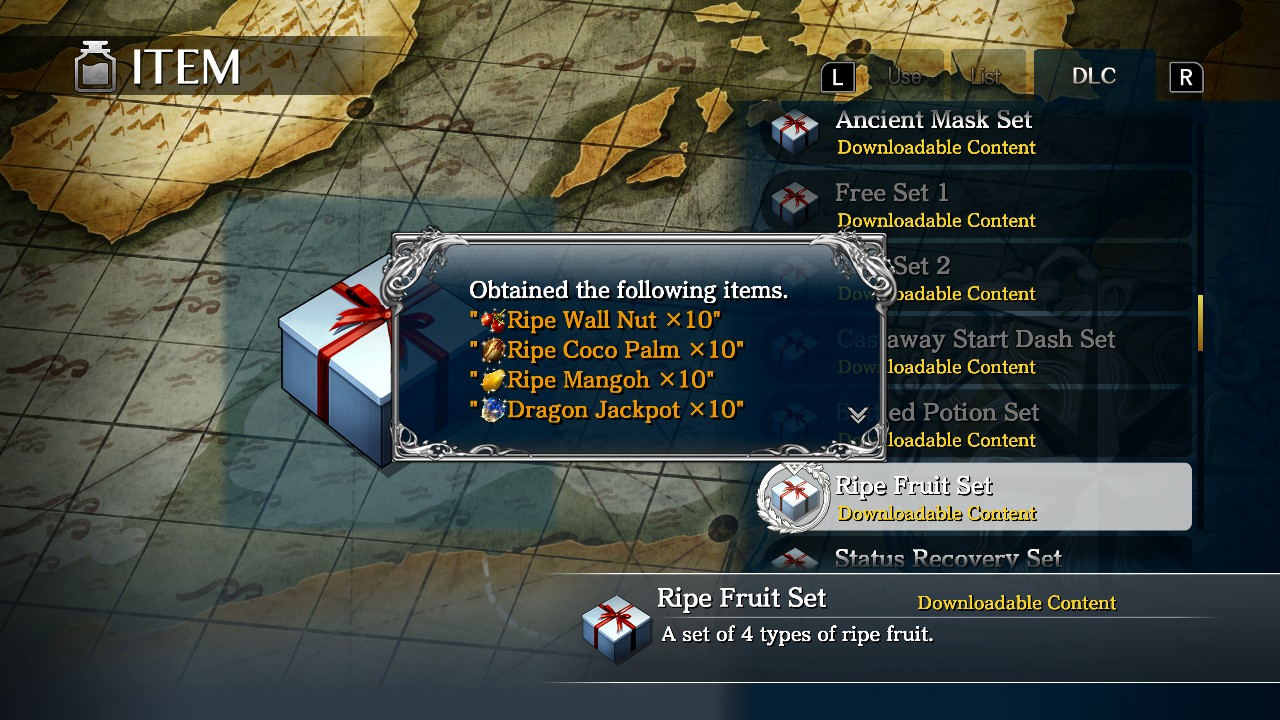Expand more items with the down chevron arrow
The image size is (1280, 720).
click(857, 416)
